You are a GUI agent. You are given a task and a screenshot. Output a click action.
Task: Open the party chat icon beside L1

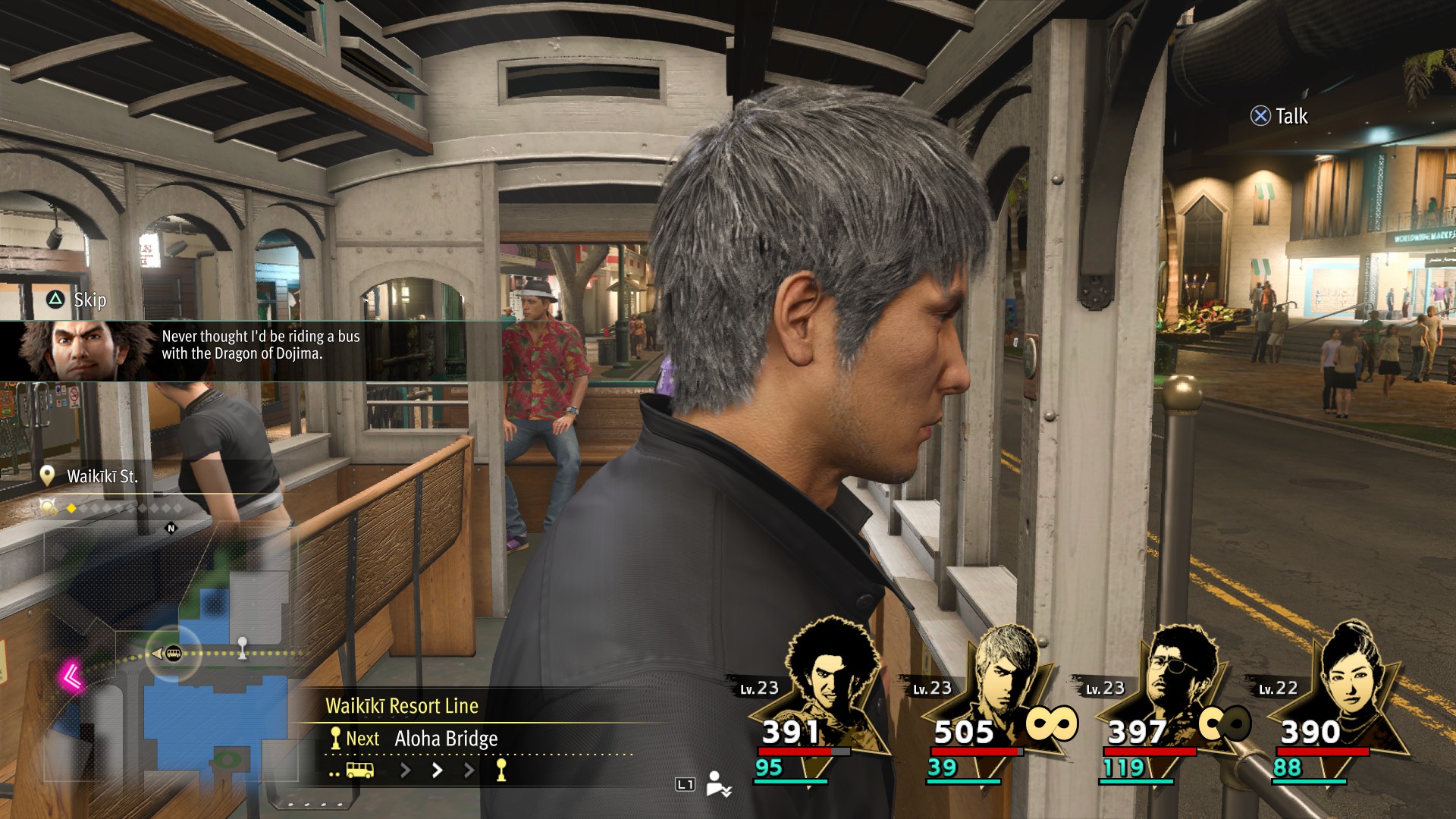click(718, 784)
